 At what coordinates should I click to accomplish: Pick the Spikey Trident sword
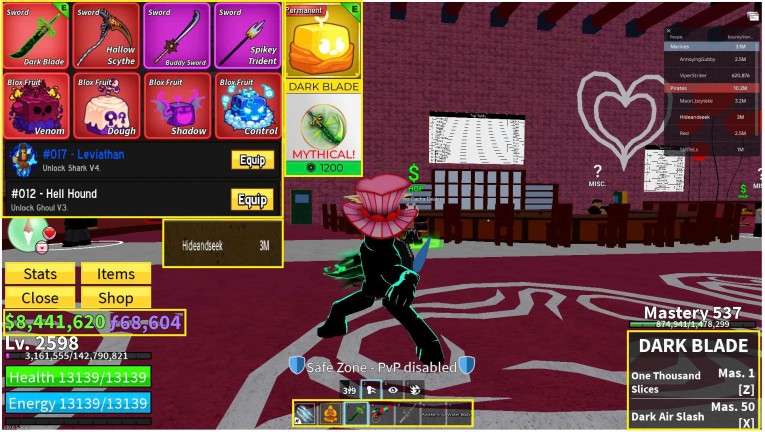click(246, 36)
